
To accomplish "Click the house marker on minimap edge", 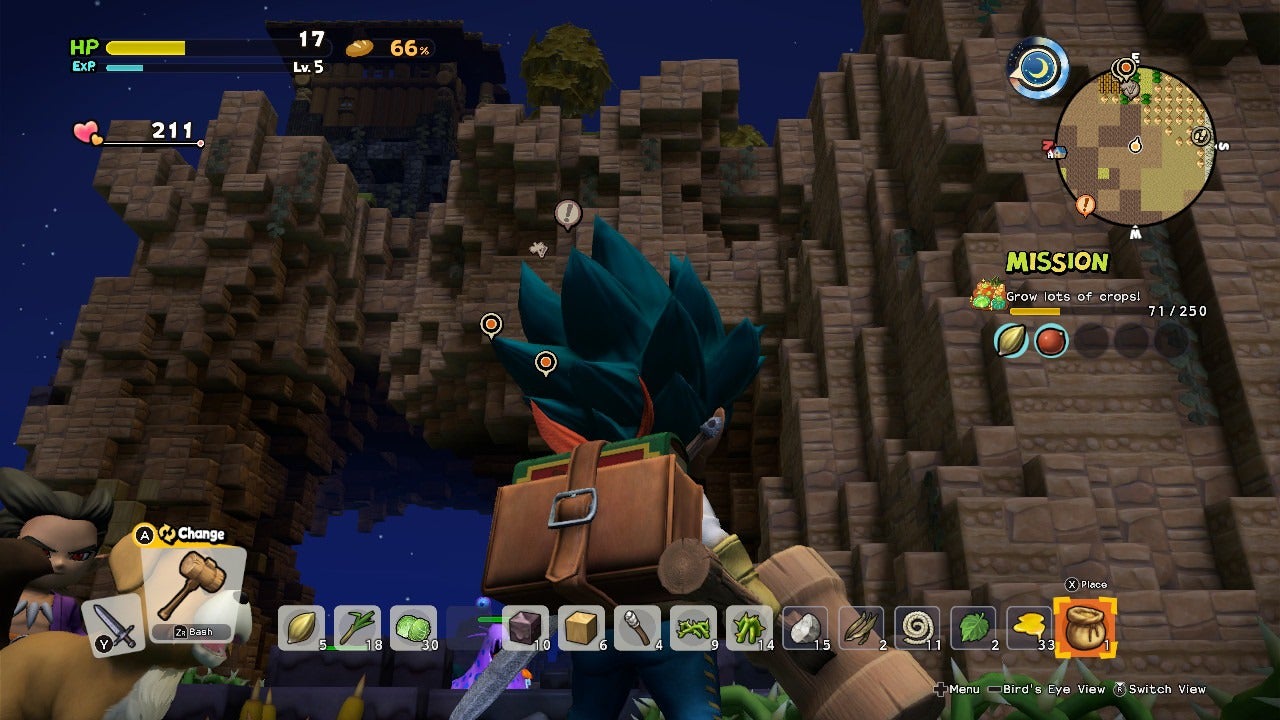I will pyautogui.click(x=1053, y=151).
